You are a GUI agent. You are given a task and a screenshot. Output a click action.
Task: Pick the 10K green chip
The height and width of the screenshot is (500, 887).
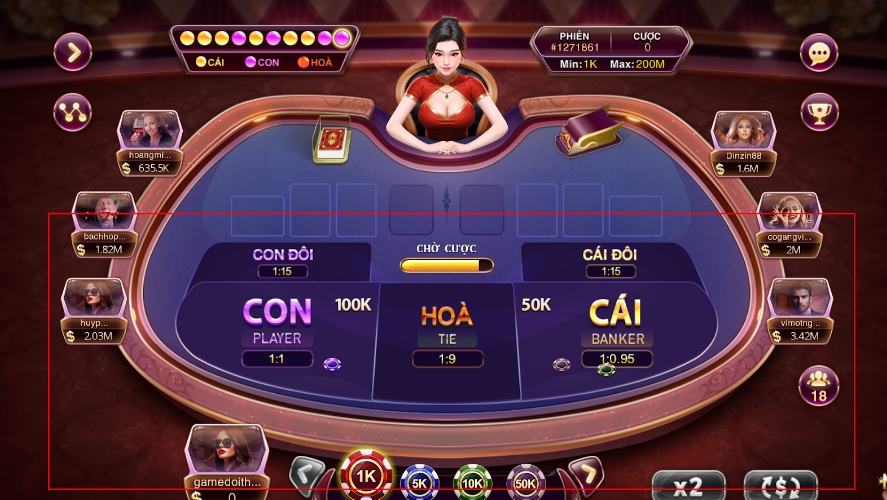click(473, 484)
